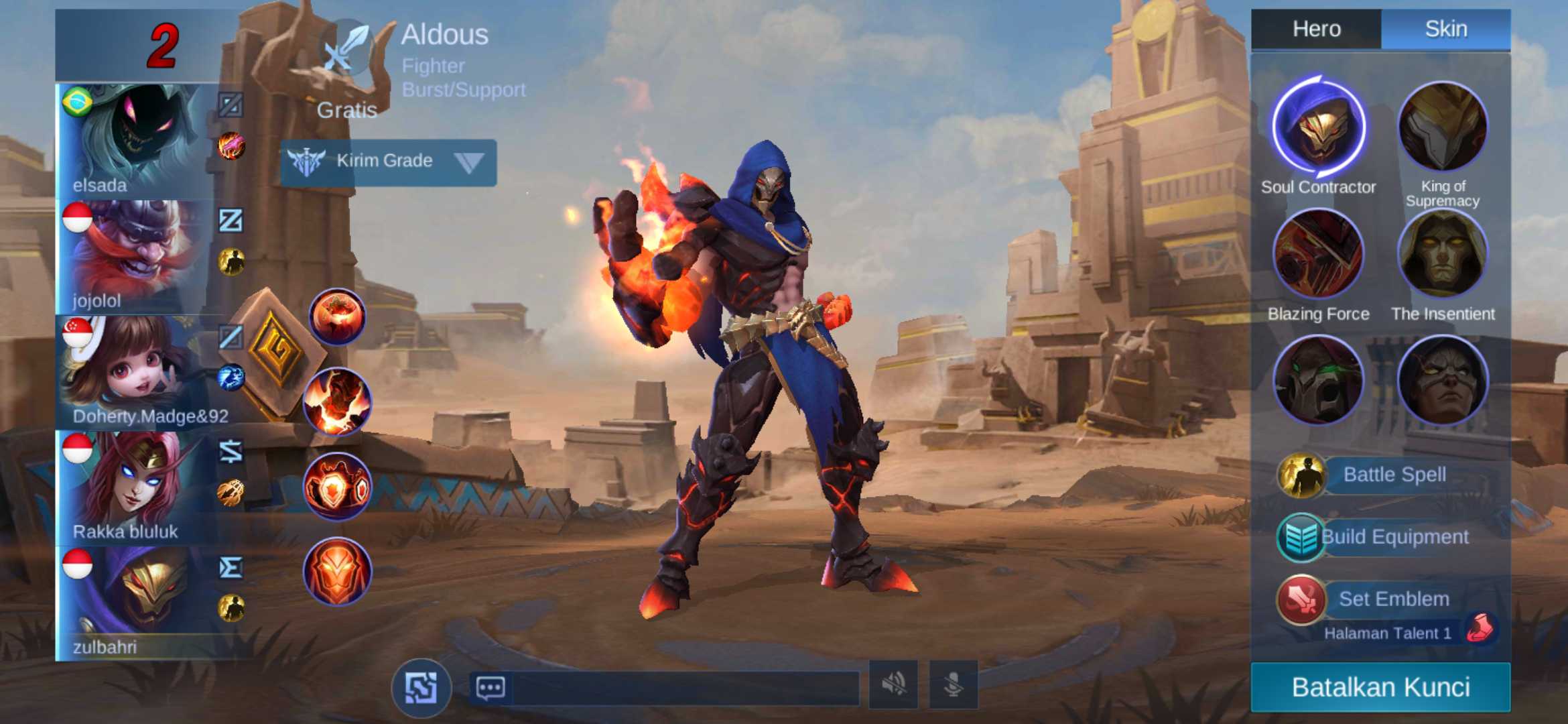Screen dimensions: 1568x724
Task: Toggle the speaker mute button
Action: pyautogui.click(x=893, y=684)
